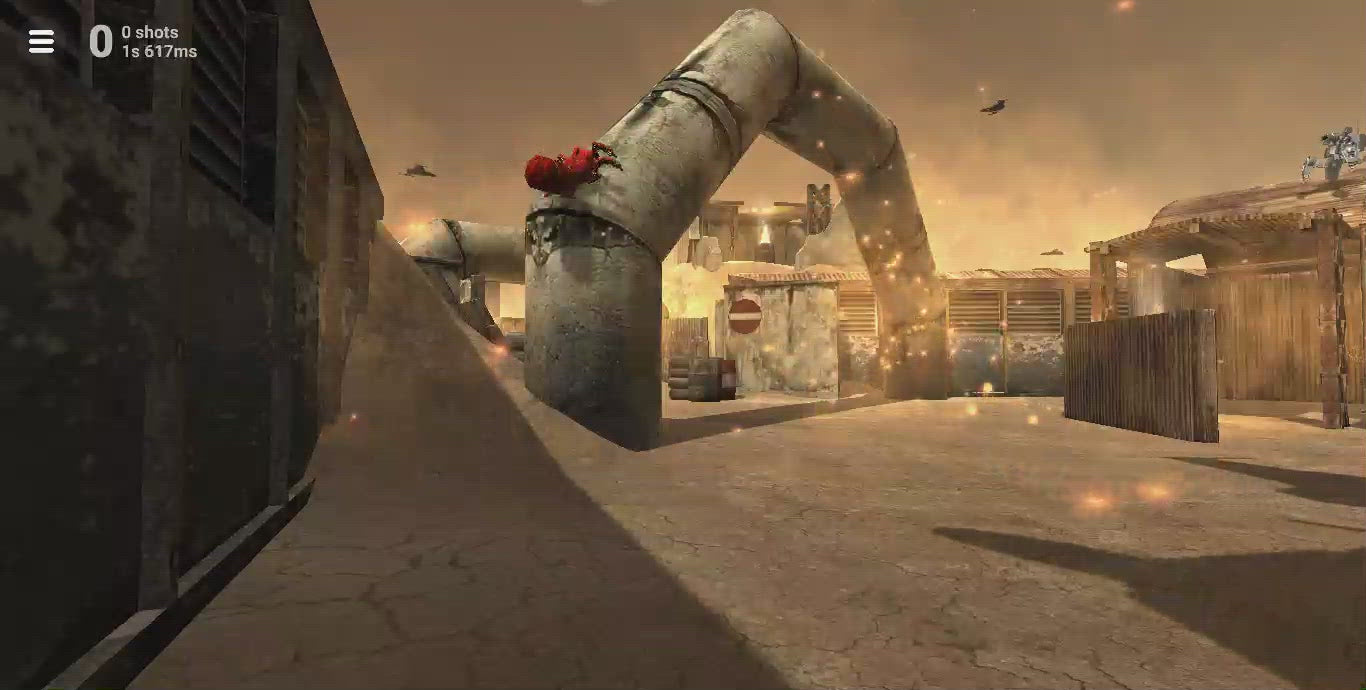1366x690 pixels.
Task: Open the hamburger menu
Action: point(41,41)
